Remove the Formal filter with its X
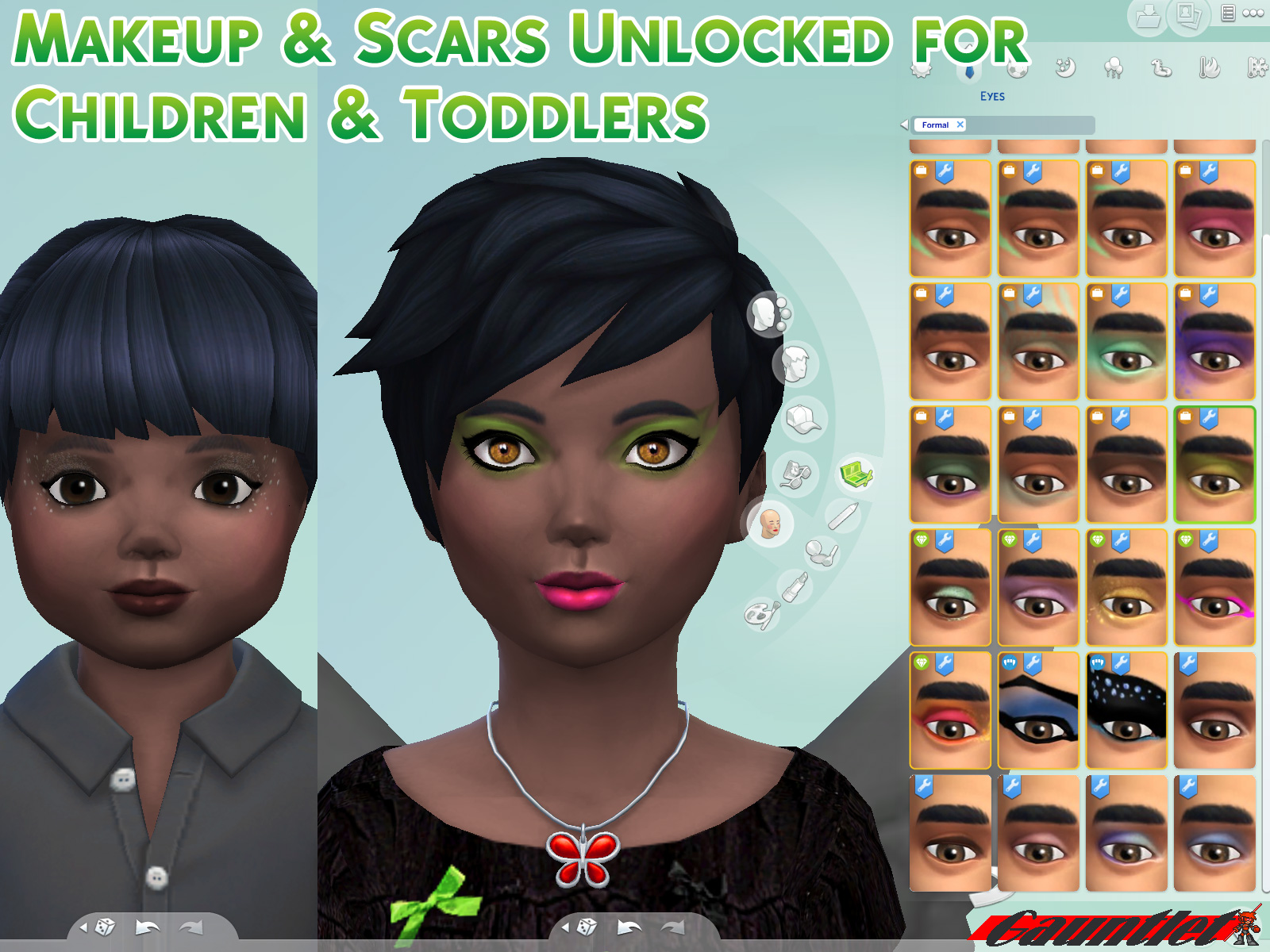This screenshot has height=952, width=1270. tap(960, 125)
